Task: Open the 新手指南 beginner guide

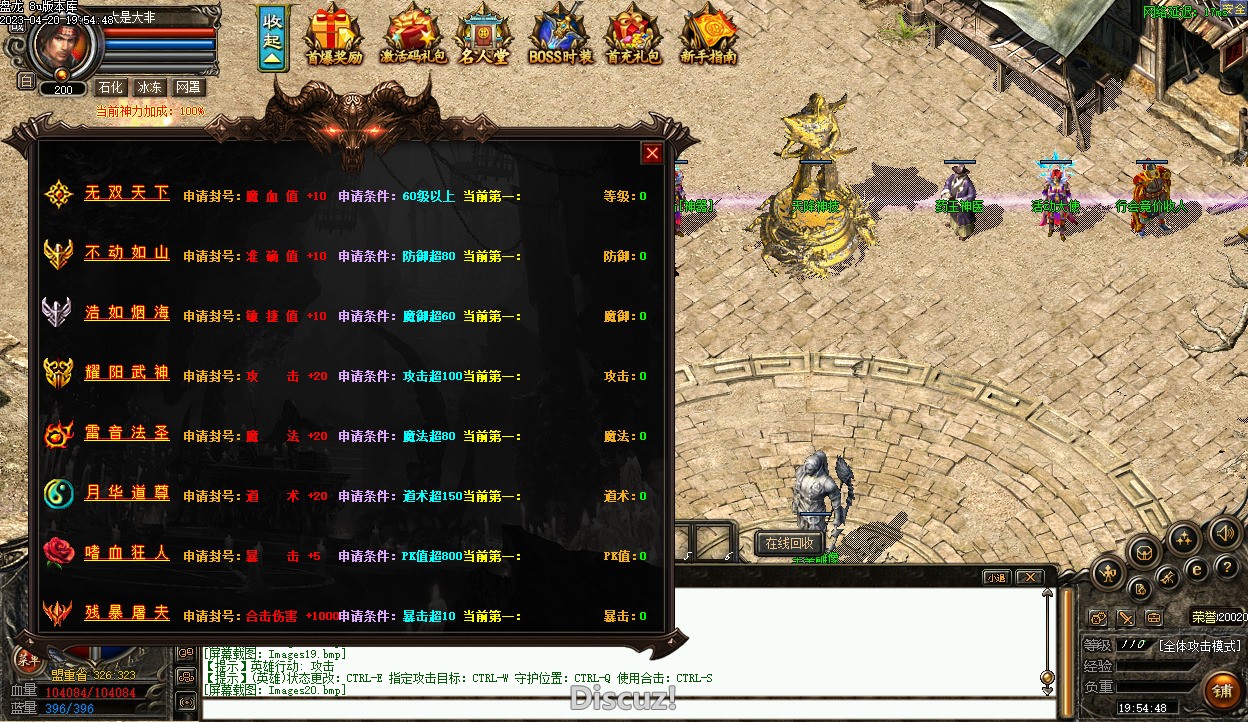Action: (708, 35)
